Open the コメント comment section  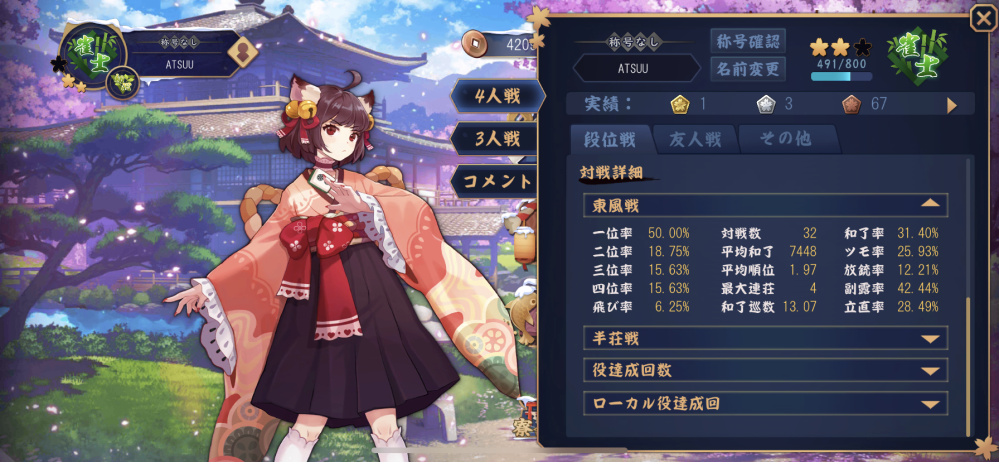tap(497, 181)
